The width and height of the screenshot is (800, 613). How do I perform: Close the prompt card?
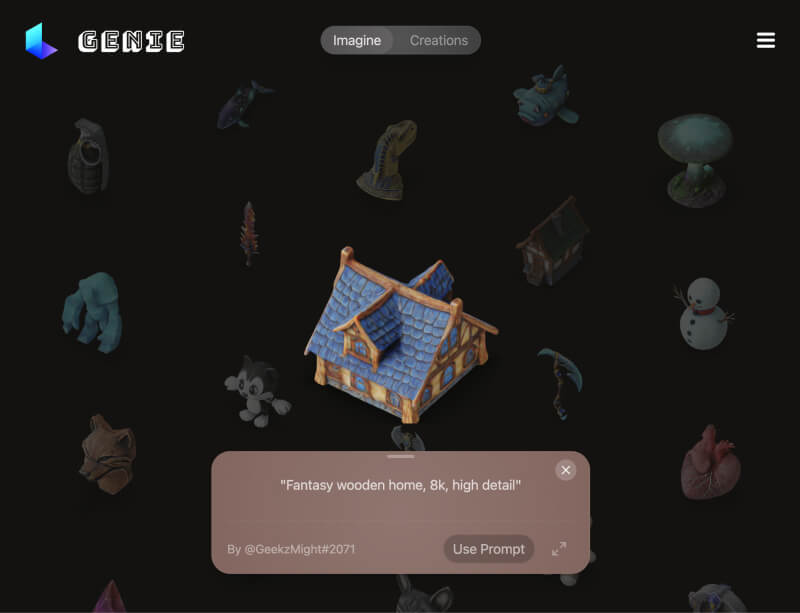566,470
